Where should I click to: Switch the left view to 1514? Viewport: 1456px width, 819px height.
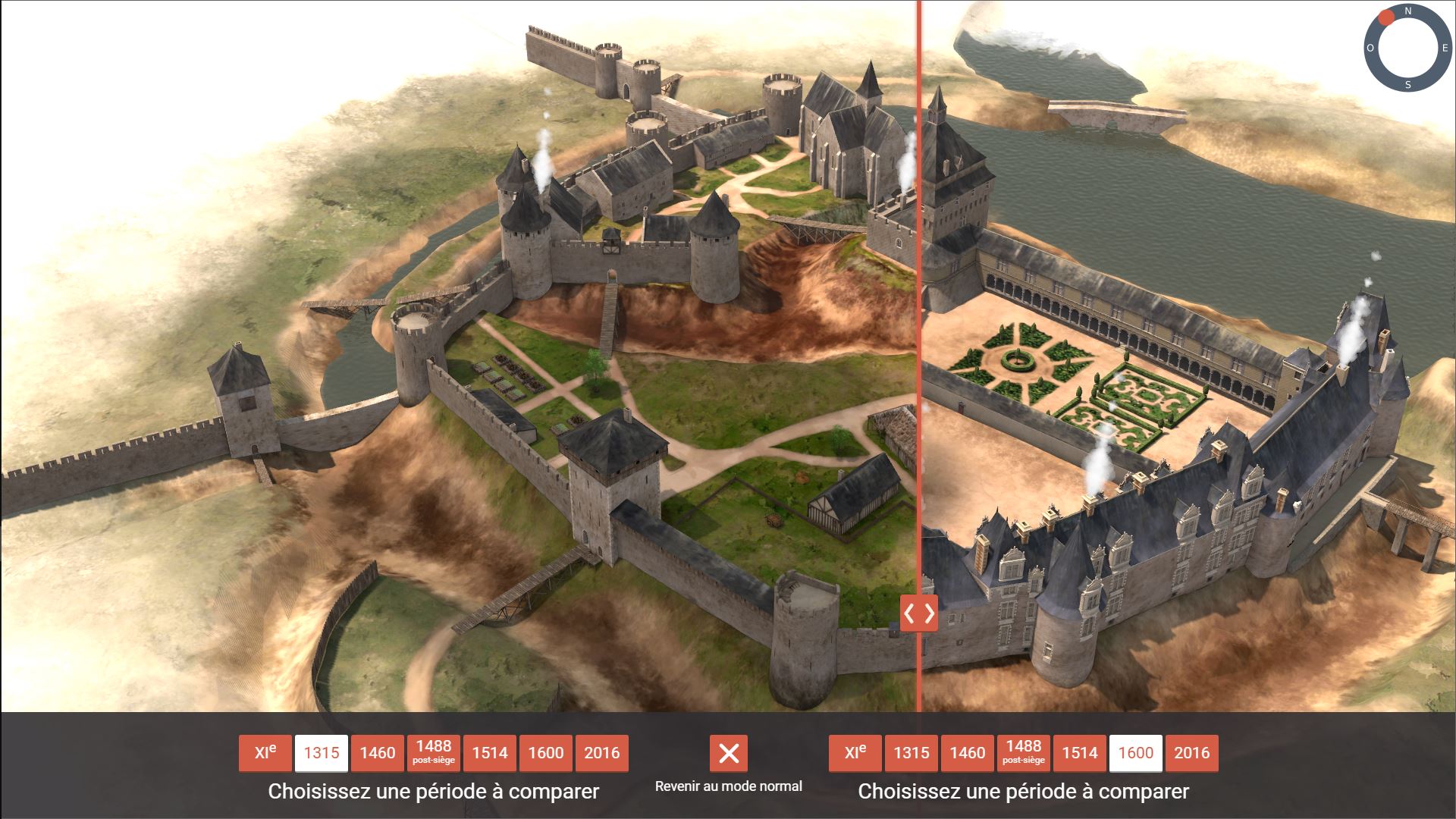490,753
